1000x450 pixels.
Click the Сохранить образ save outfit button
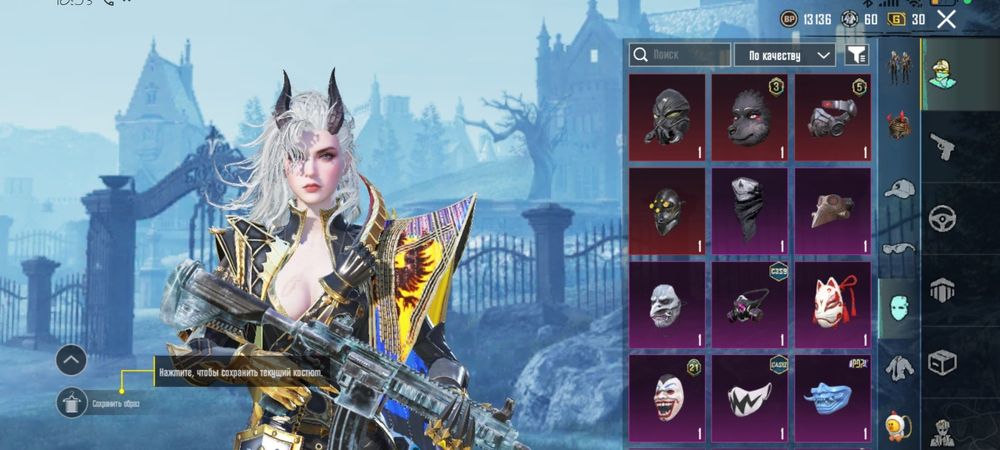(x=72, y=402)
